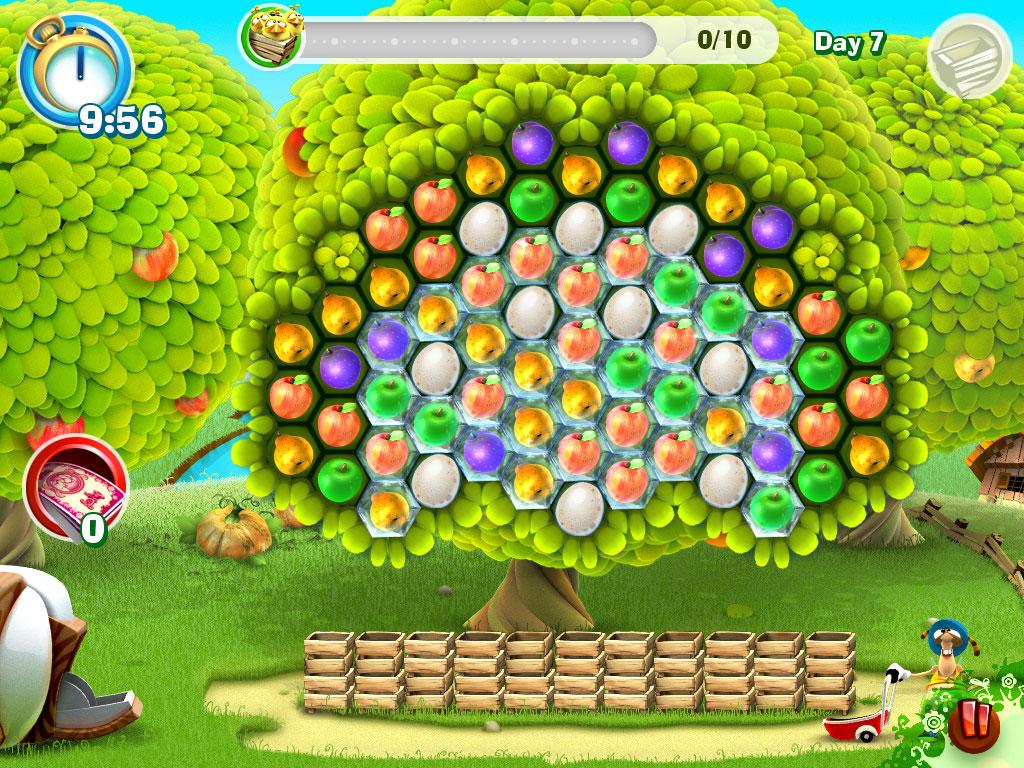Pause the game with the red button
This screenshot has height=768, width=1024.
972,726
